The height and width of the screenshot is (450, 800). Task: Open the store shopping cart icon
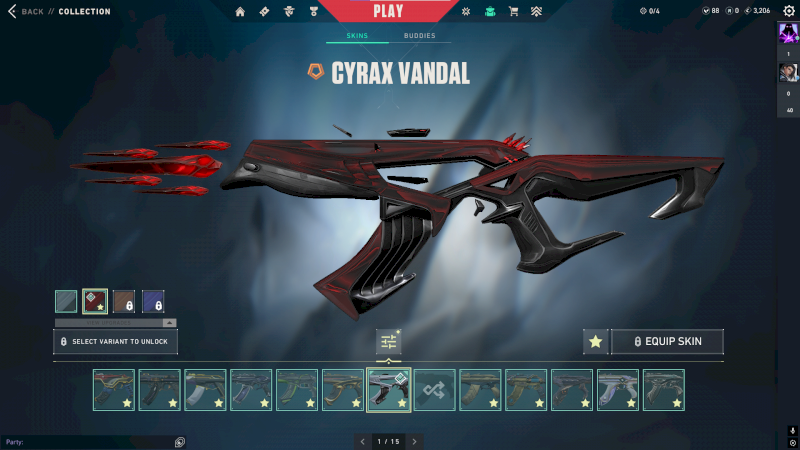pyautogui.click(x=513, y=12)
